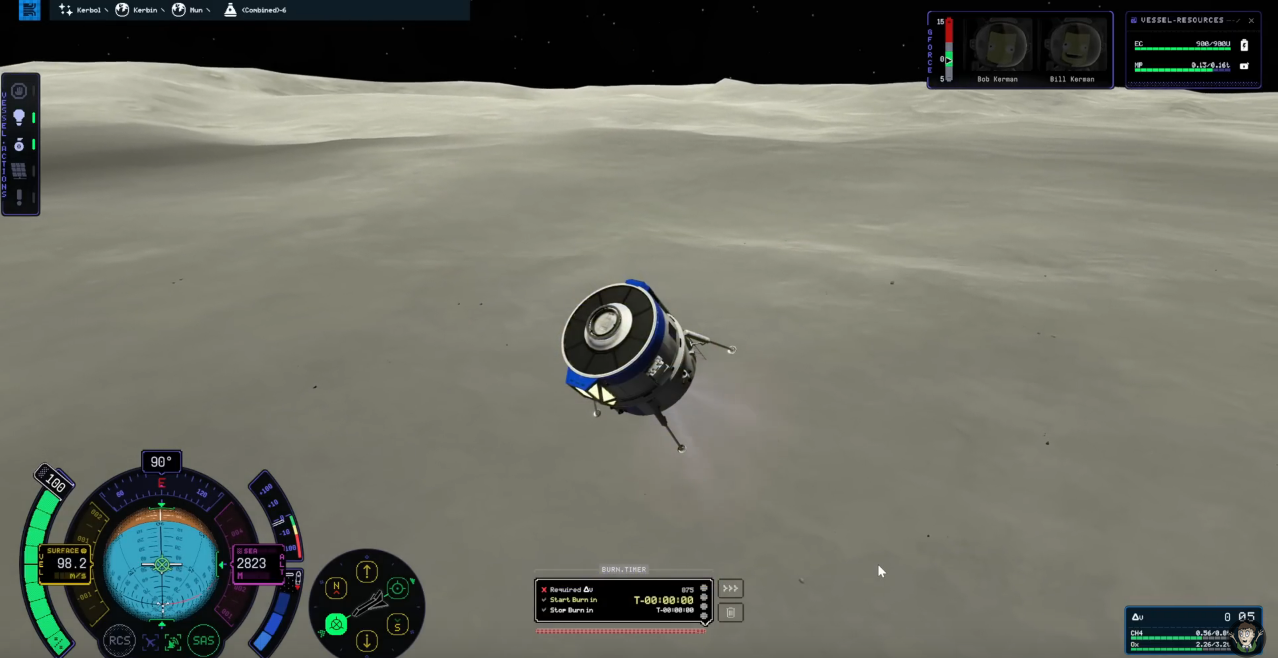Select the SAS down-arrow radial in mode
The height and width of the screenshot is (658, 1278).
pos(367,641)
